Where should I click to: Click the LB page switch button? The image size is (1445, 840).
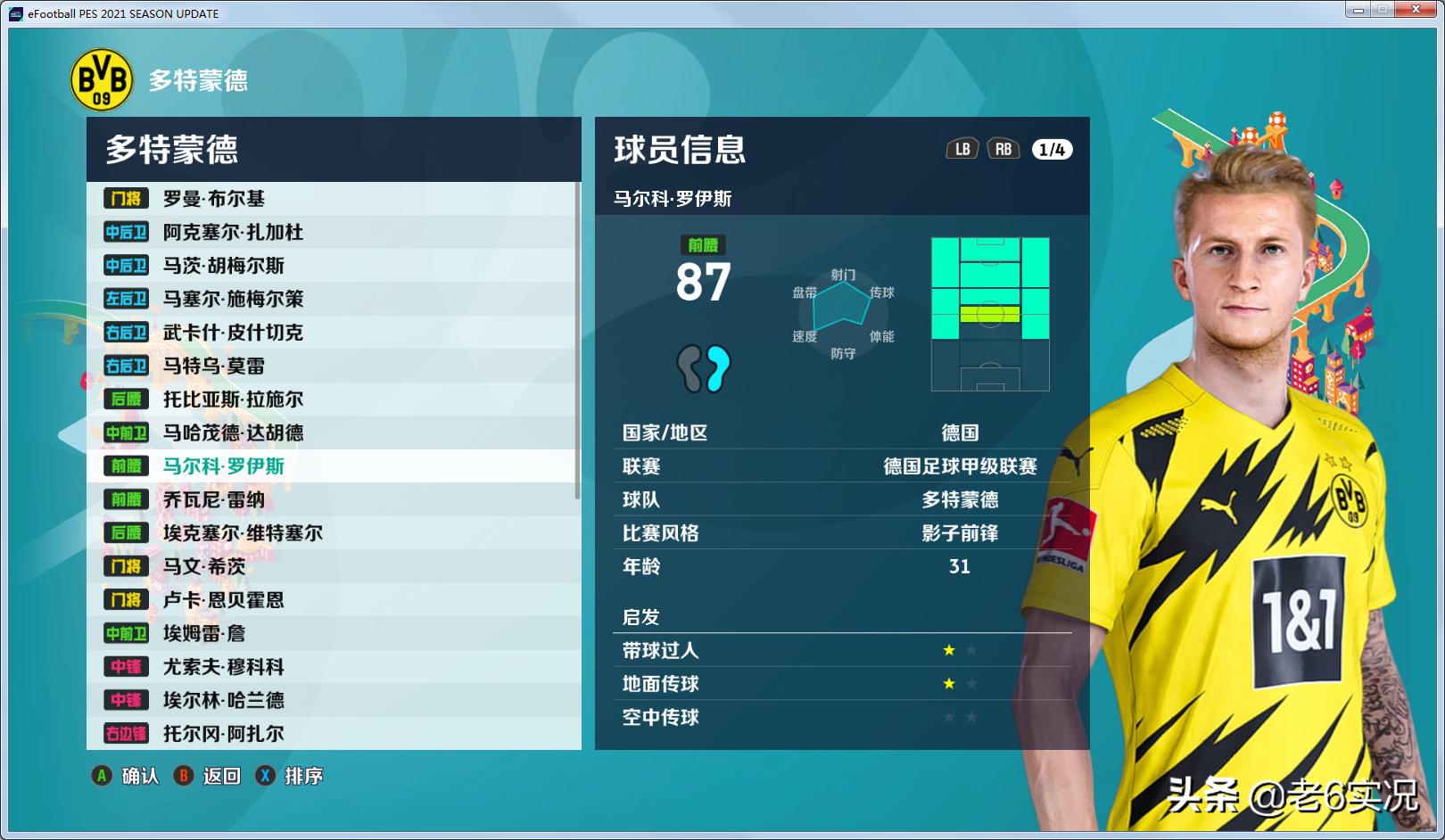click(x=962, y=149)
